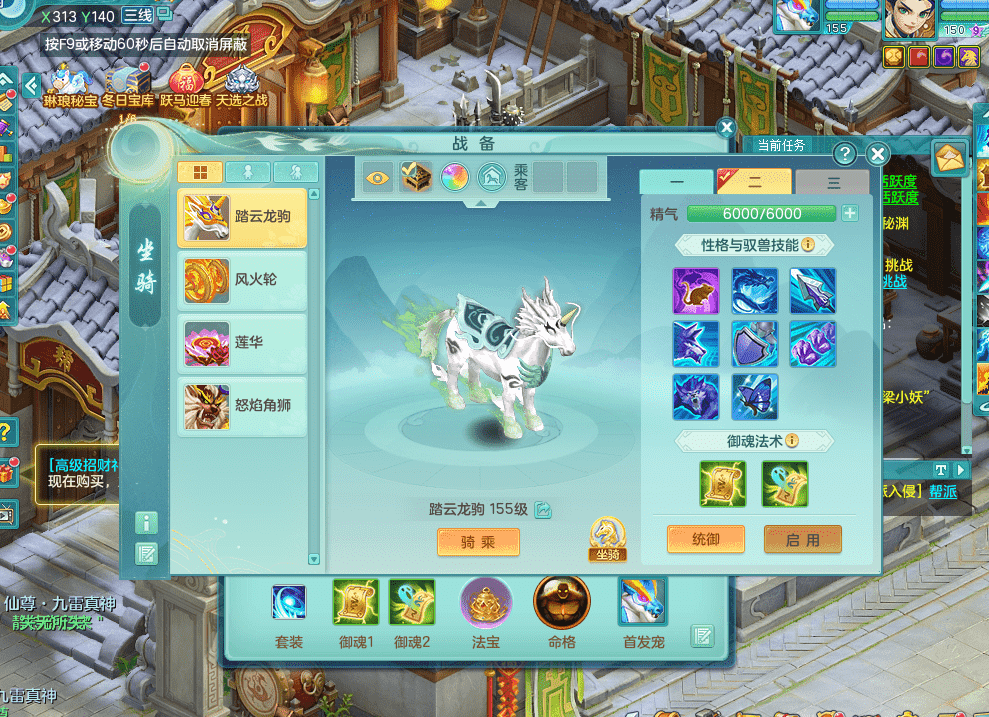Open the rainbow color dye icon
The height and width of the screenshot is (717, 989).
(453, 177)
